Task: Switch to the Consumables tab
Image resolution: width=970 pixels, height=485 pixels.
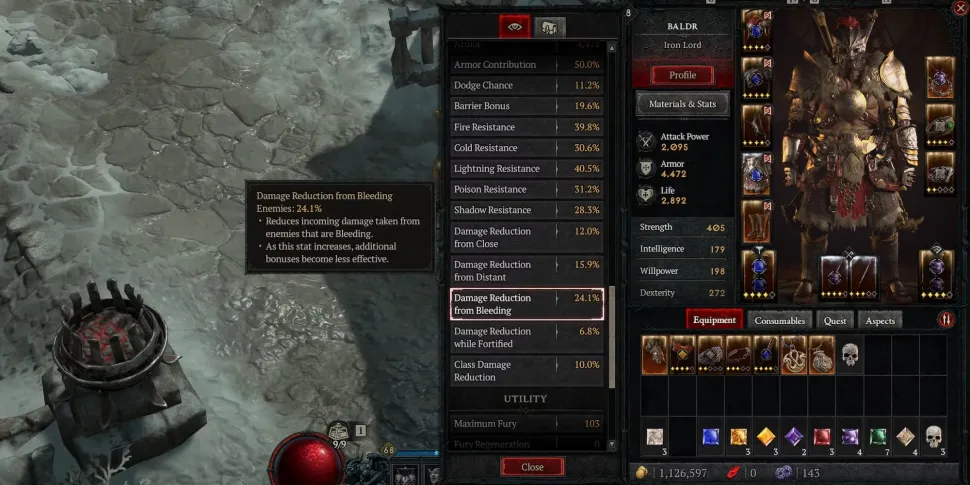Action: click(779, 320)
